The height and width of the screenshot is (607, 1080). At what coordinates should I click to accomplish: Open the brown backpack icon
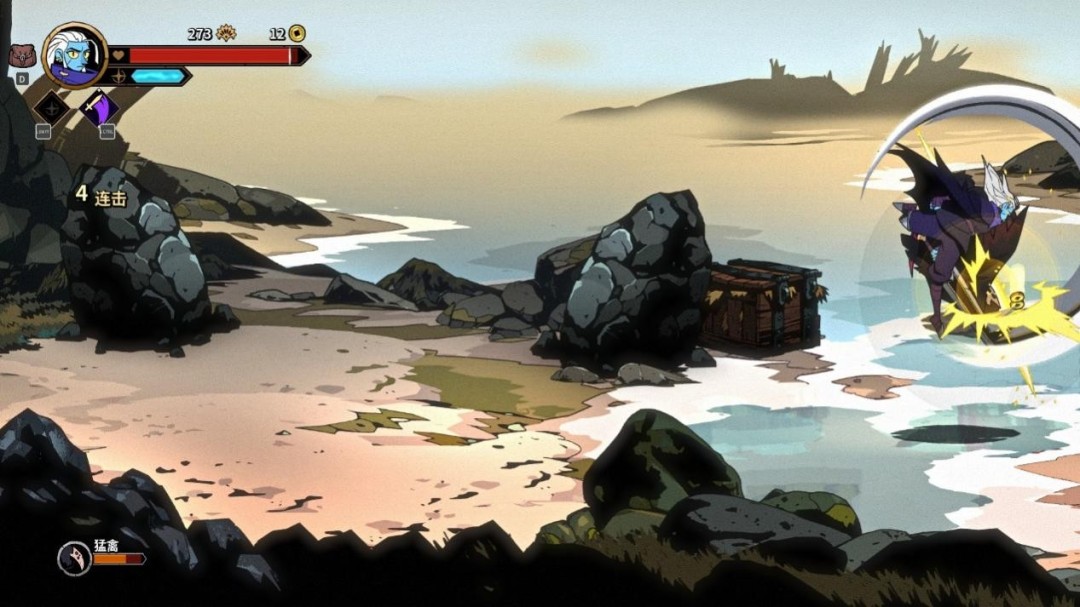(22, 56)
